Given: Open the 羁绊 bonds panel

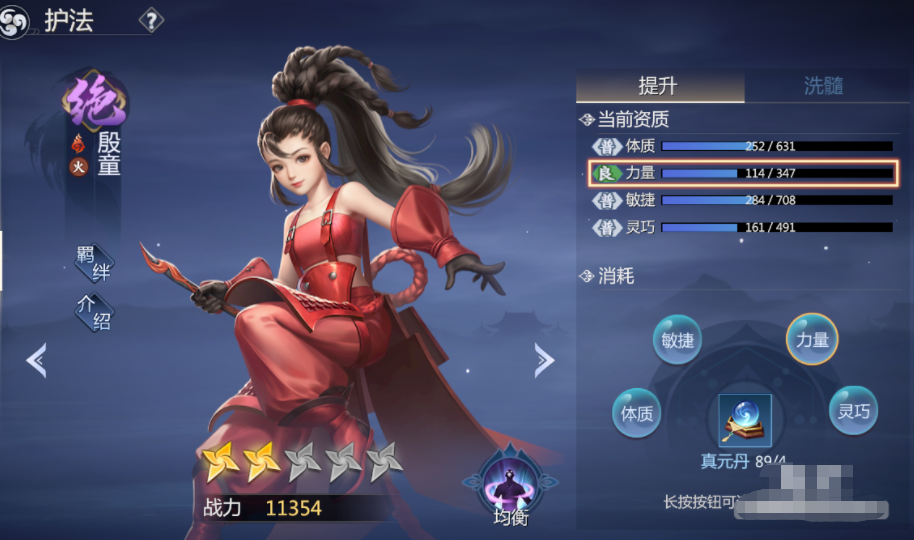Looking at the screenshot, I should point(94,262).
